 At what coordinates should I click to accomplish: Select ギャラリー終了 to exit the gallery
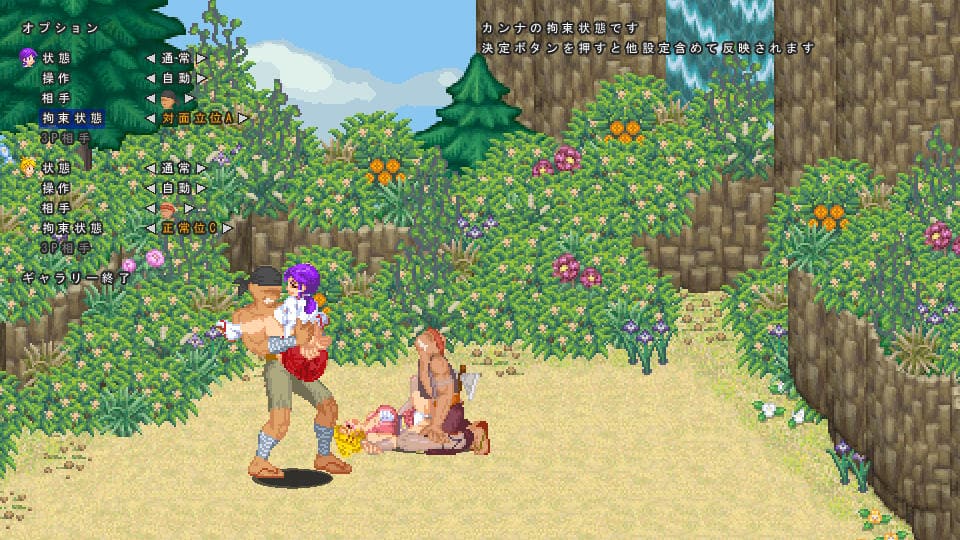(x=76, y=278)
